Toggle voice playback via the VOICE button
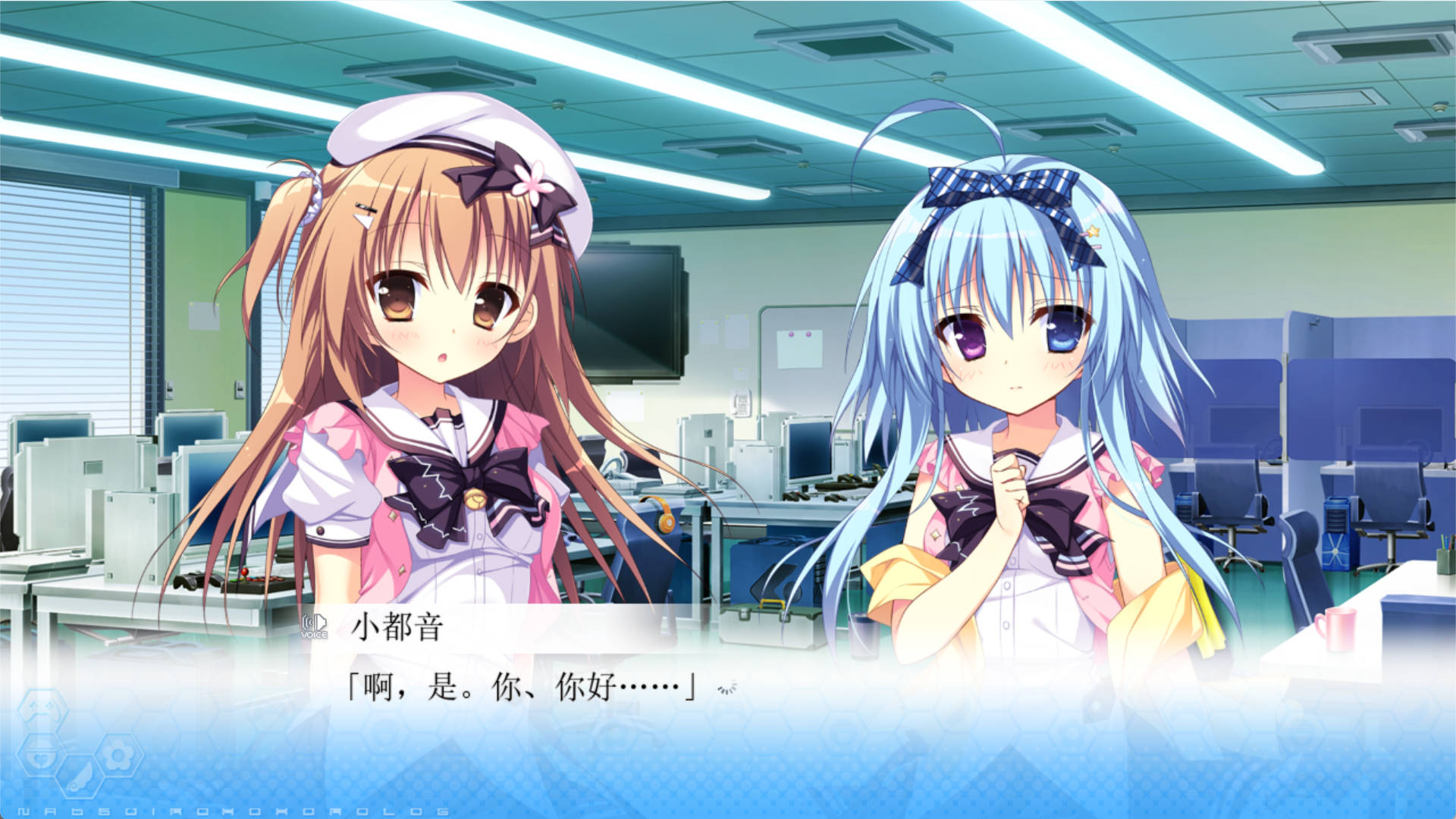This screenshot has width=1456, height=819. 313,626
